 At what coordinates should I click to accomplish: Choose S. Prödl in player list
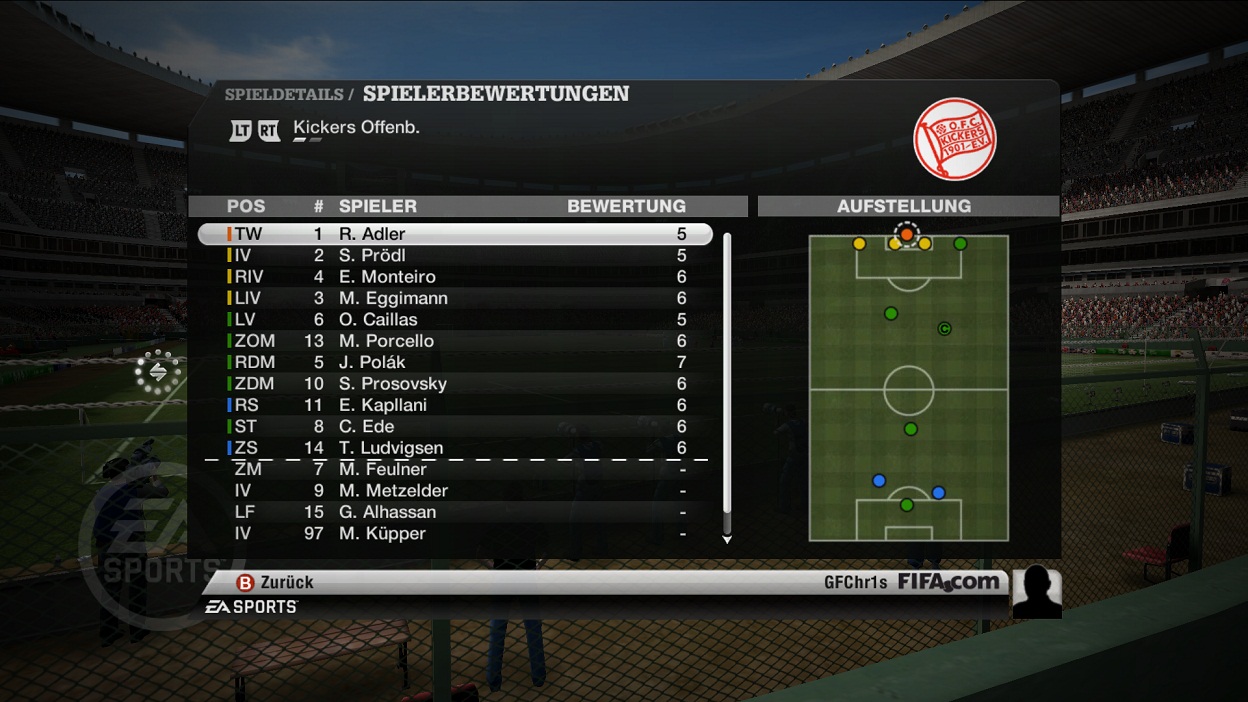pos(455,256)
